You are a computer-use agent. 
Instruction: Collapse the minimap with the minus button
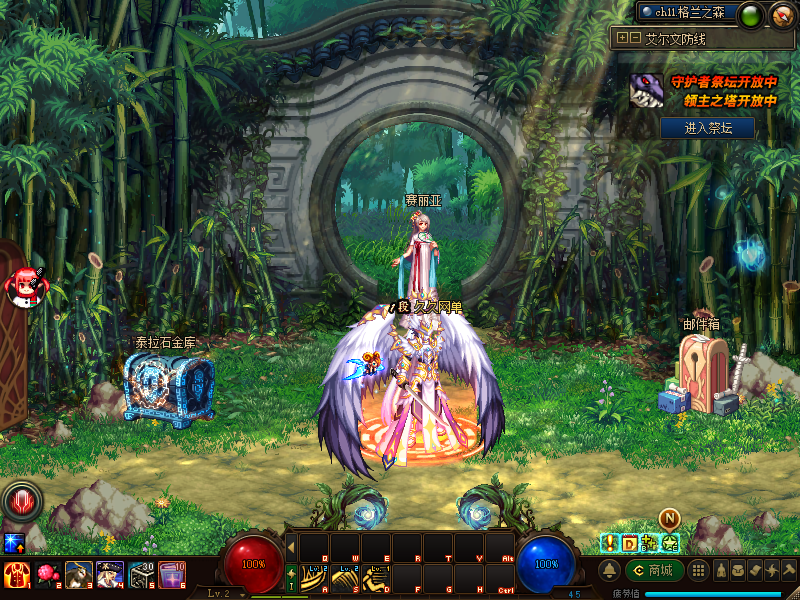(x=634, y=38)
